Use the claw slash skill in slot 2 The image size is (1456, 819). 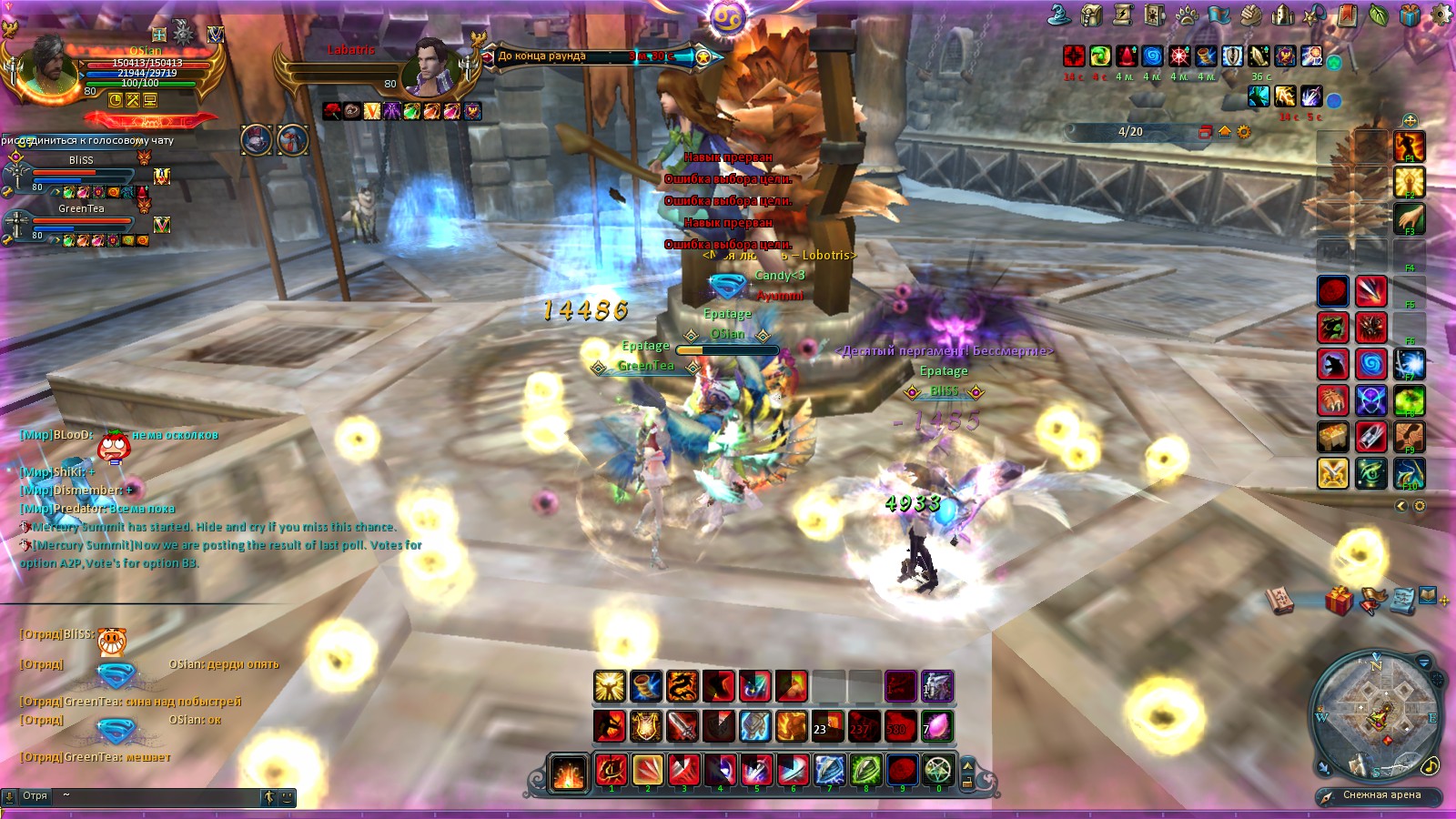647,770
